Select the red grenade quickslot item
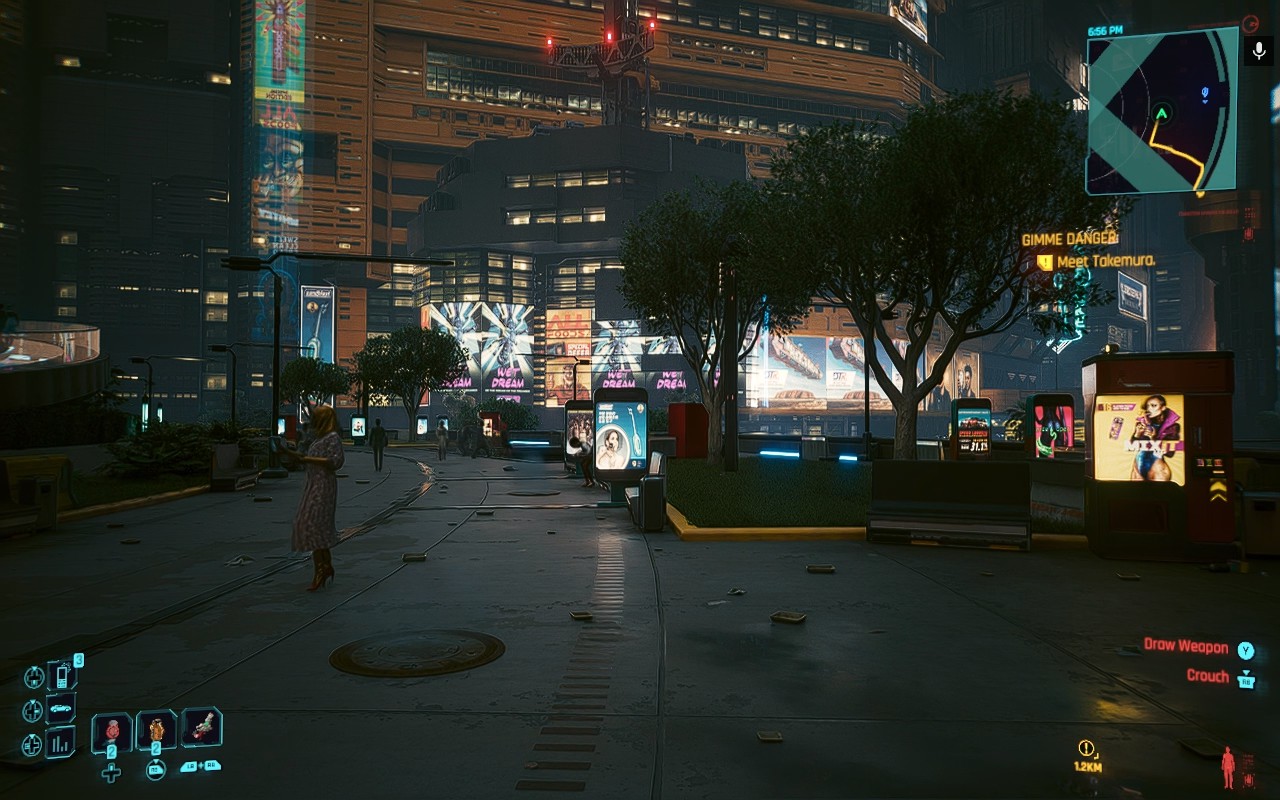The height and width of the screenshot is (800, 1280). (112, 731)
